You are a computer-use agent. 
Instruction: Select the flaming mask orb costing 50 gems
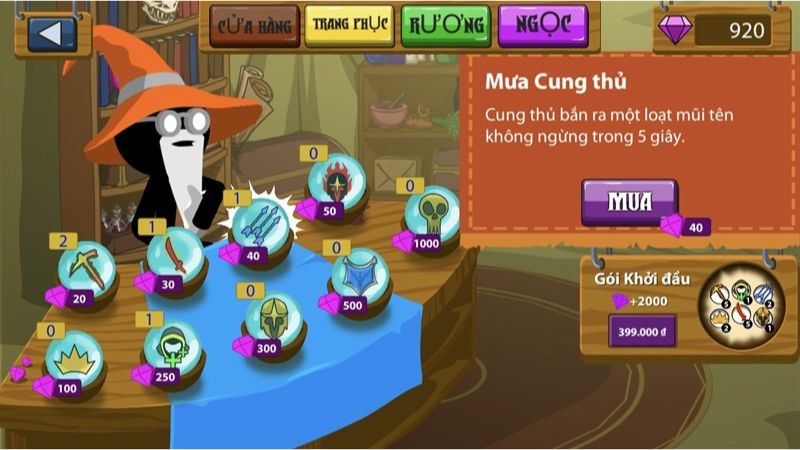coord(332,182)
